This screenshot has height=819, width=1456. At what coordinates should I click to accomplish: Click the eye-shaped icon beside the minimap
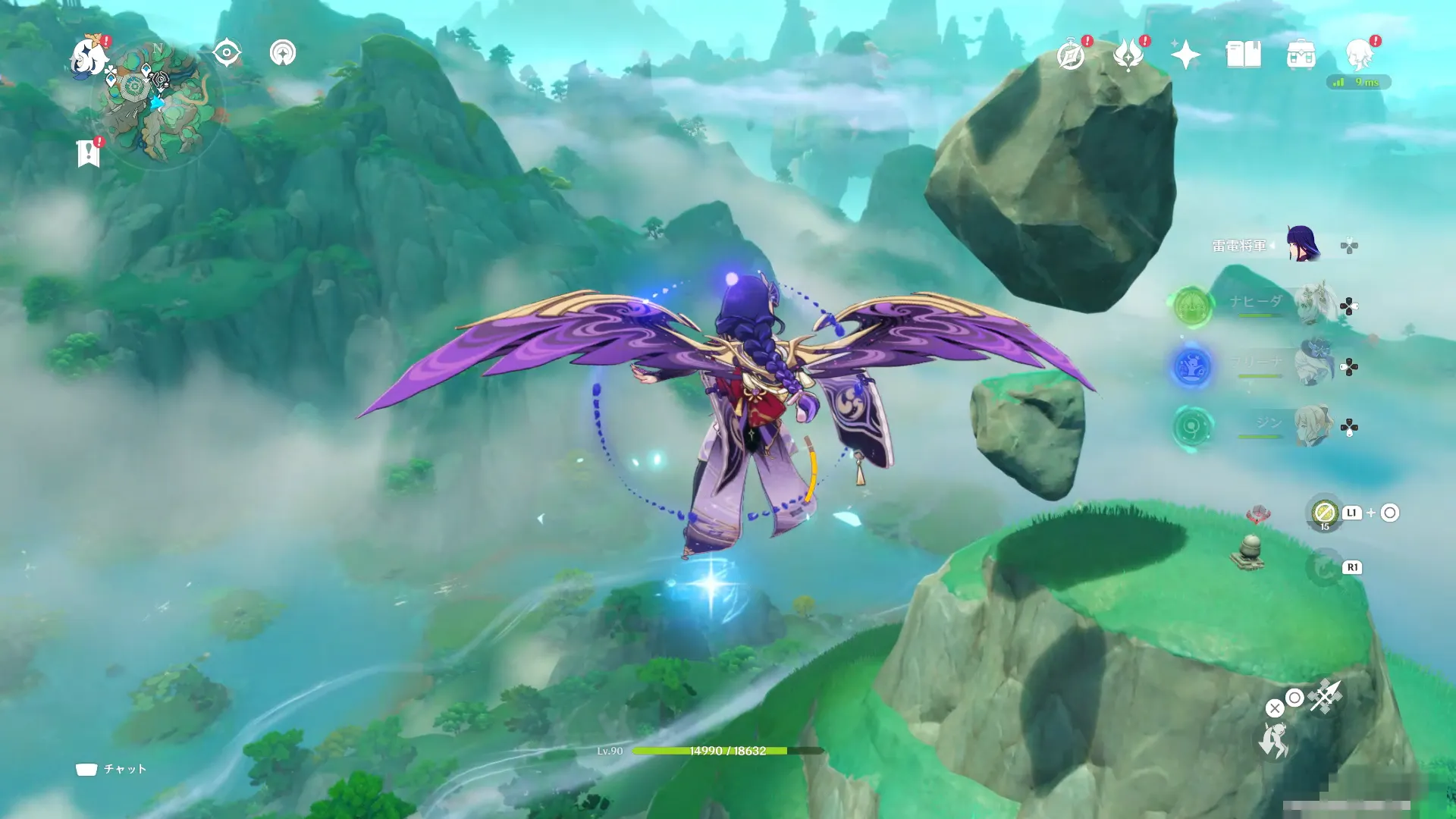tap(227, 53)
